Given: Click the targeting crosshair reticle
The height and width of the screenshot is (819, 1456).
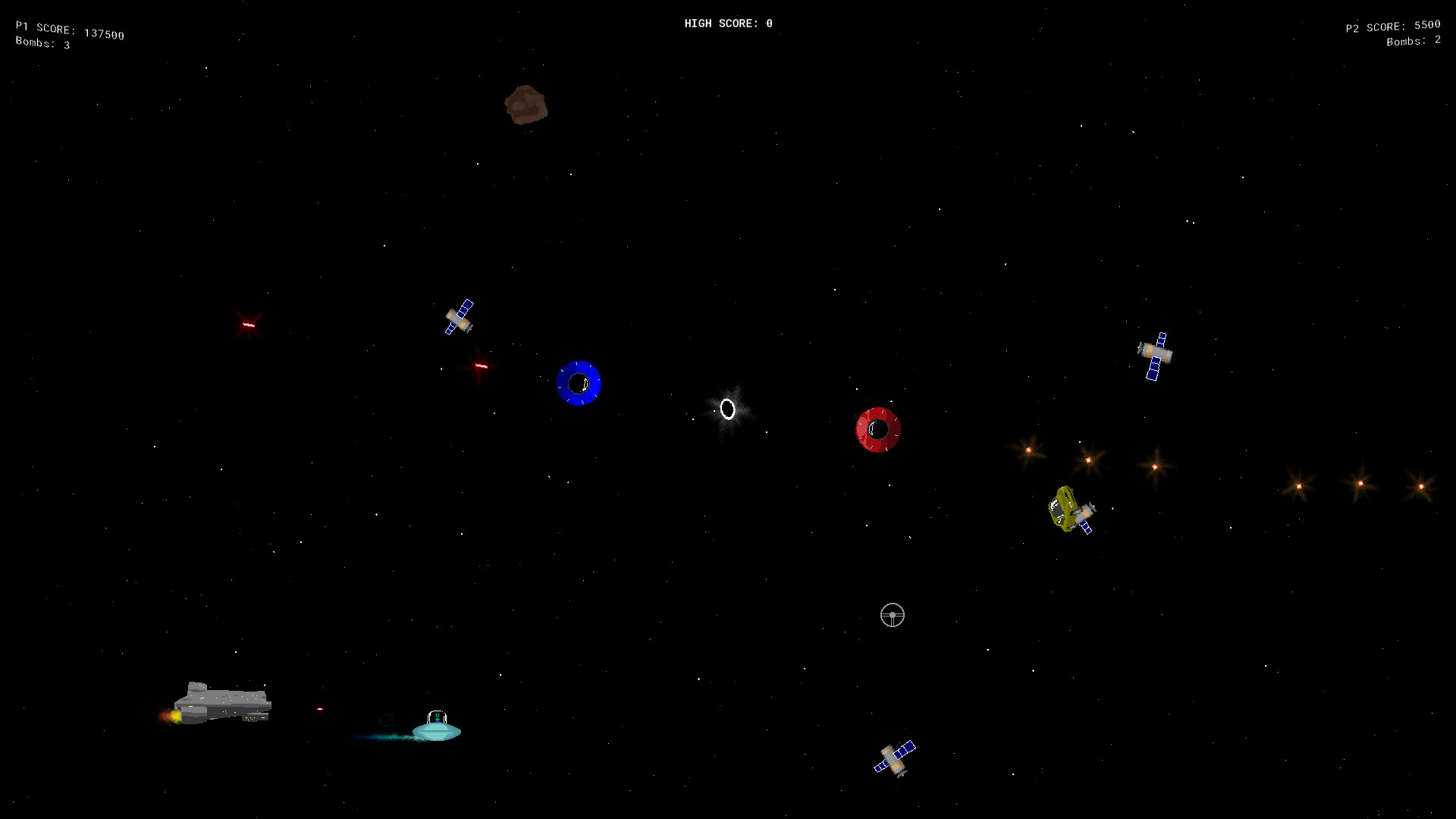Looking at the screenshot, I should [x=892, y=616].
